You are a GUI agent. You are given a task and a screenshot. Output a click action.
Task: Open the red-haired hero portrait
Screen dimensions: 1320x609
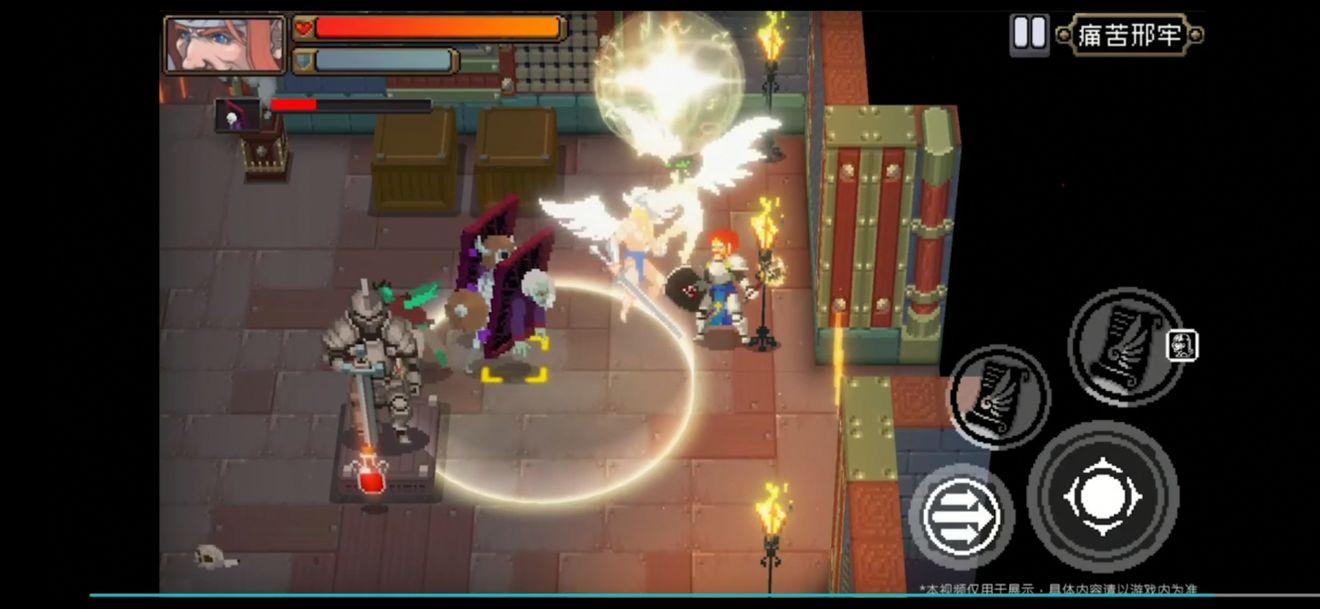pos(225,45)
